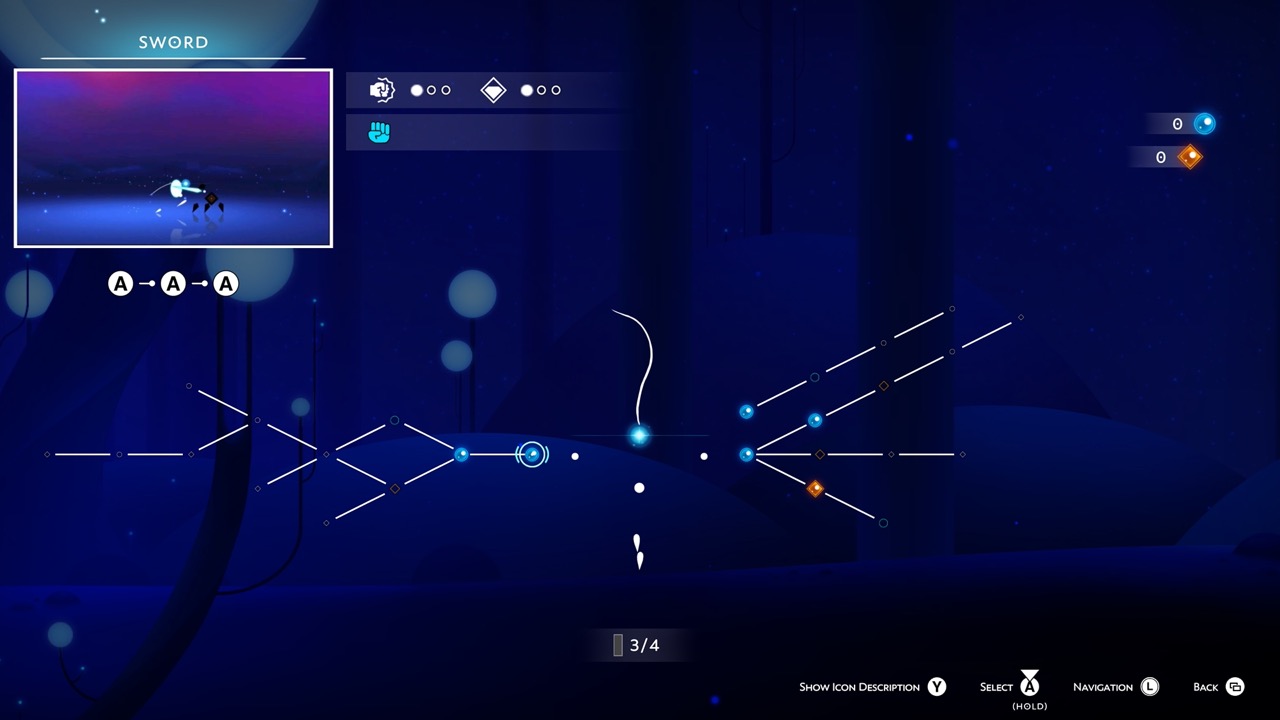
Task: Select the fist impact damage icon
Action: 381,90
